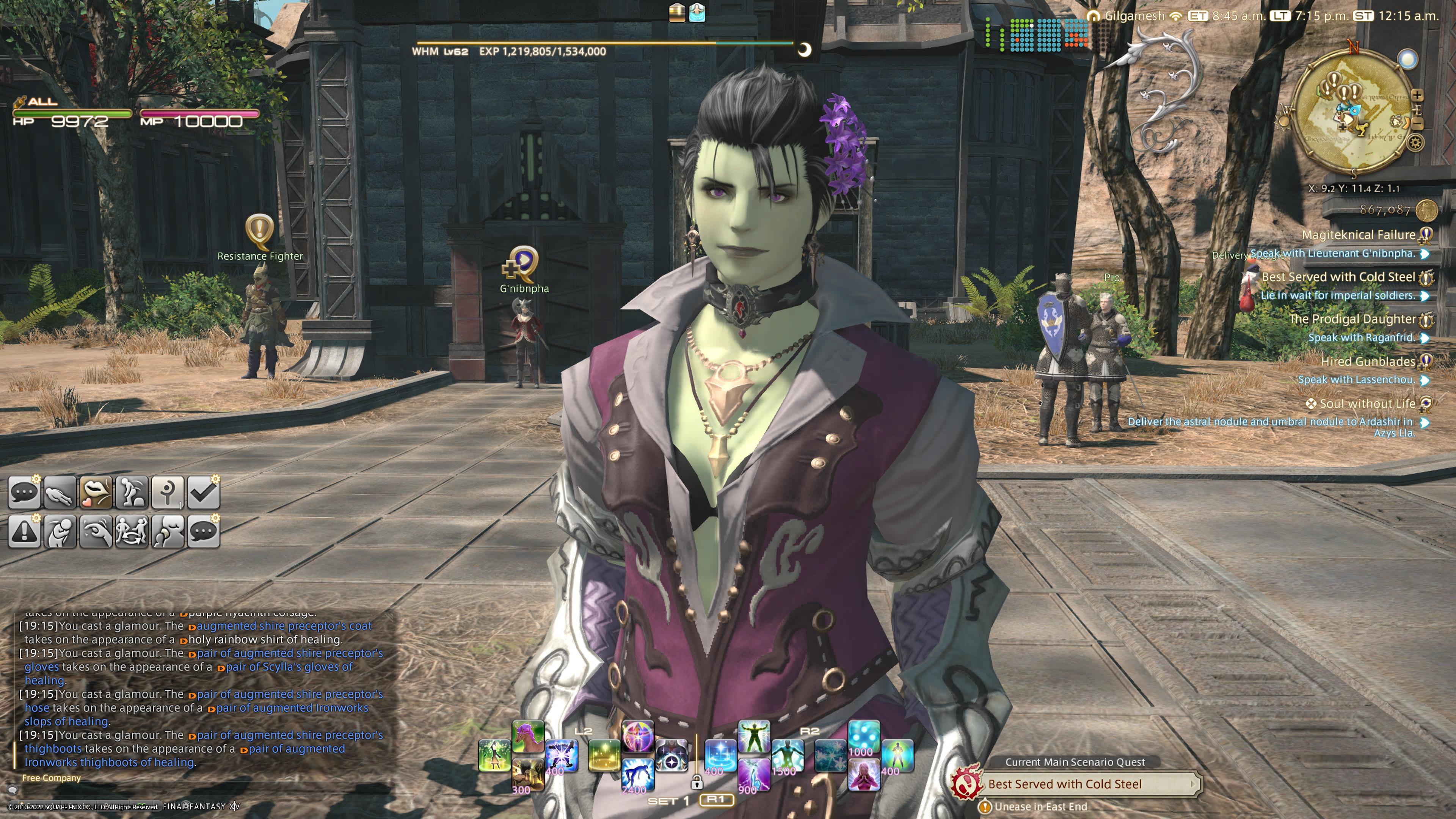Image resolution: width=1456 pixels, height=819 pixels.
Task: Use the change pose two-figures emote icon
Action: point(132,532)
